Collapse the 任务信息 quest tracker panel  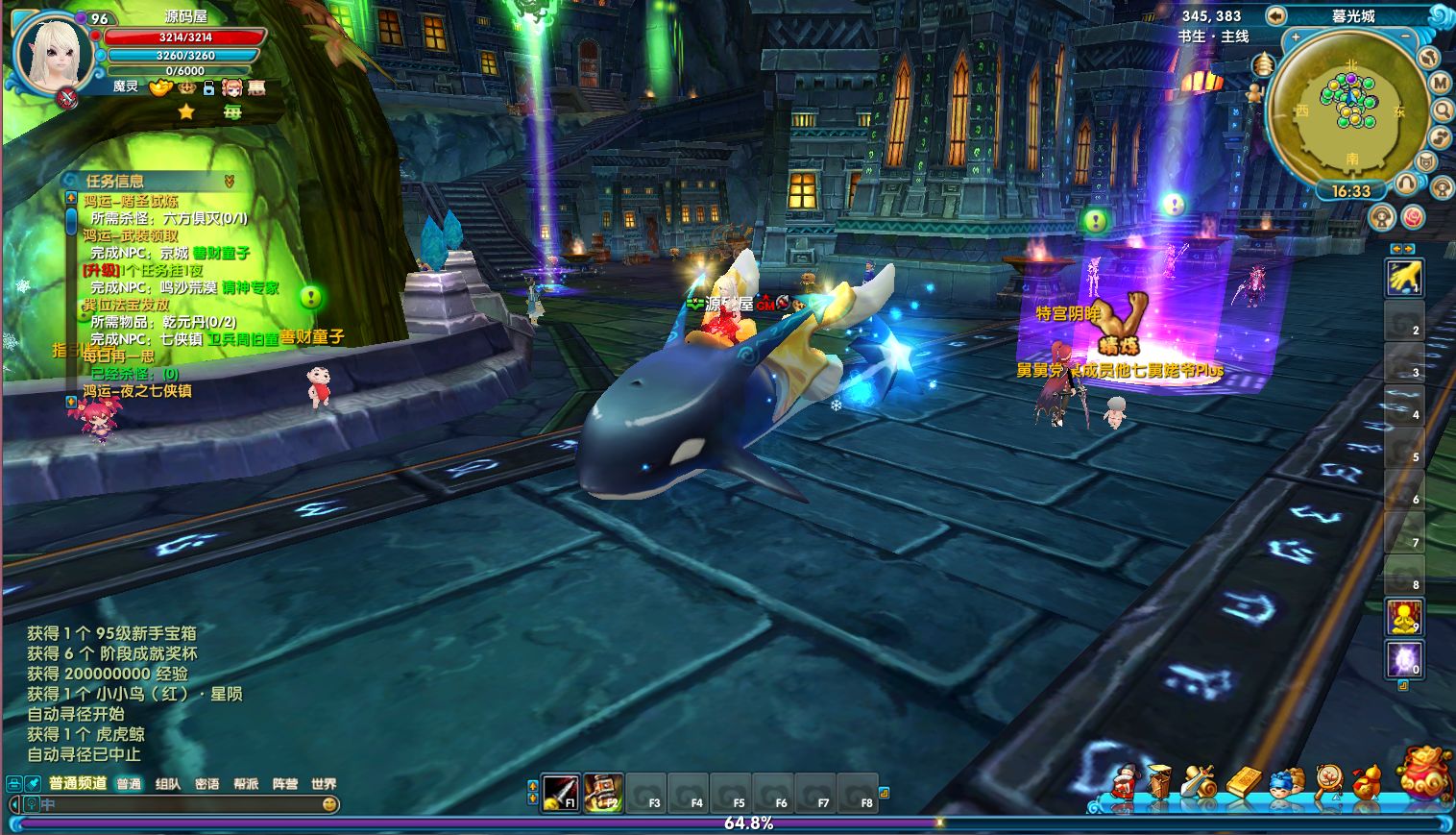(229, 181)
